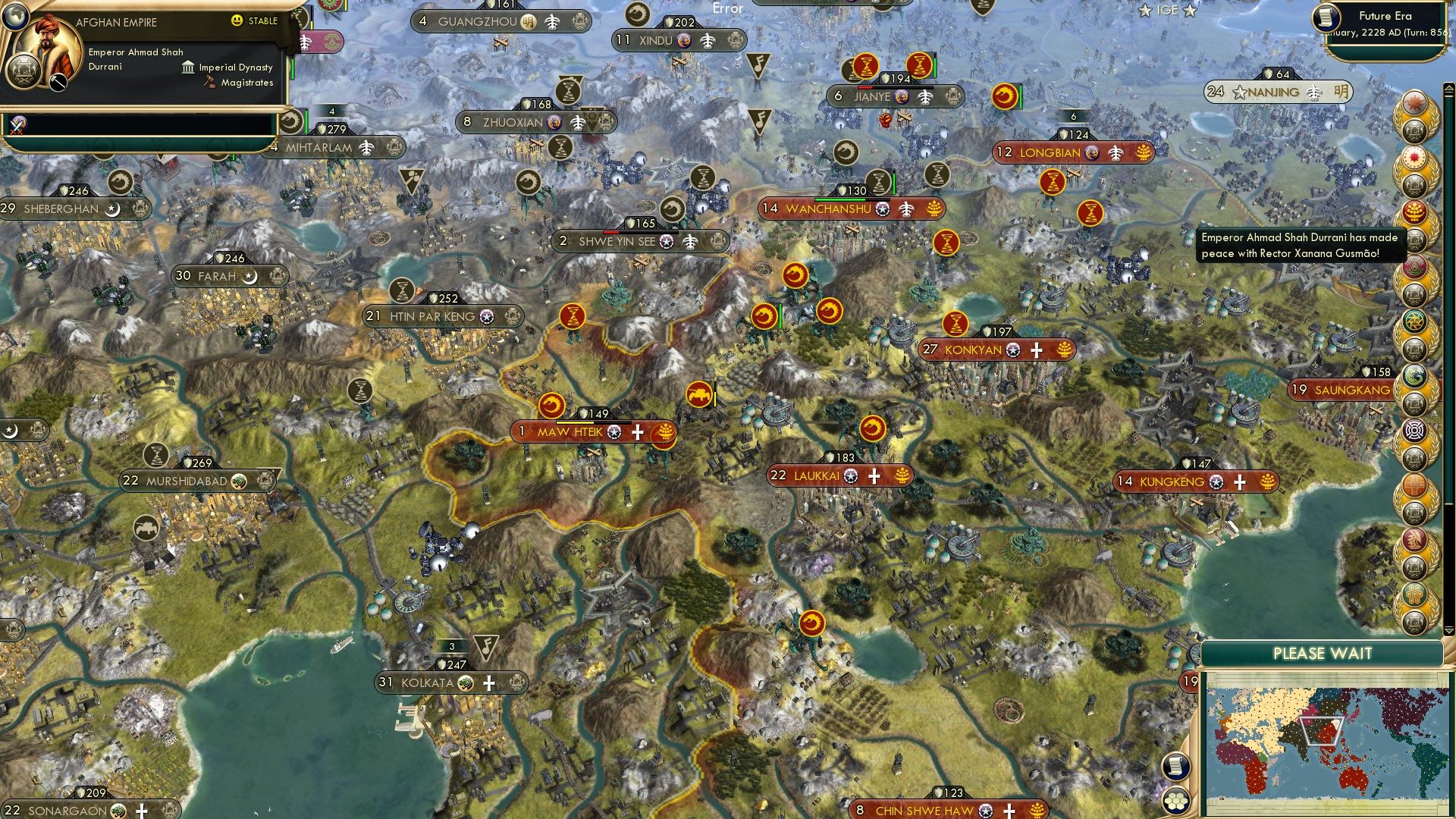Toggle the hex tiles icon below the minimap scroll
The width and height of the screenshot is (1456, 819).
click(x=1175, y=799)
